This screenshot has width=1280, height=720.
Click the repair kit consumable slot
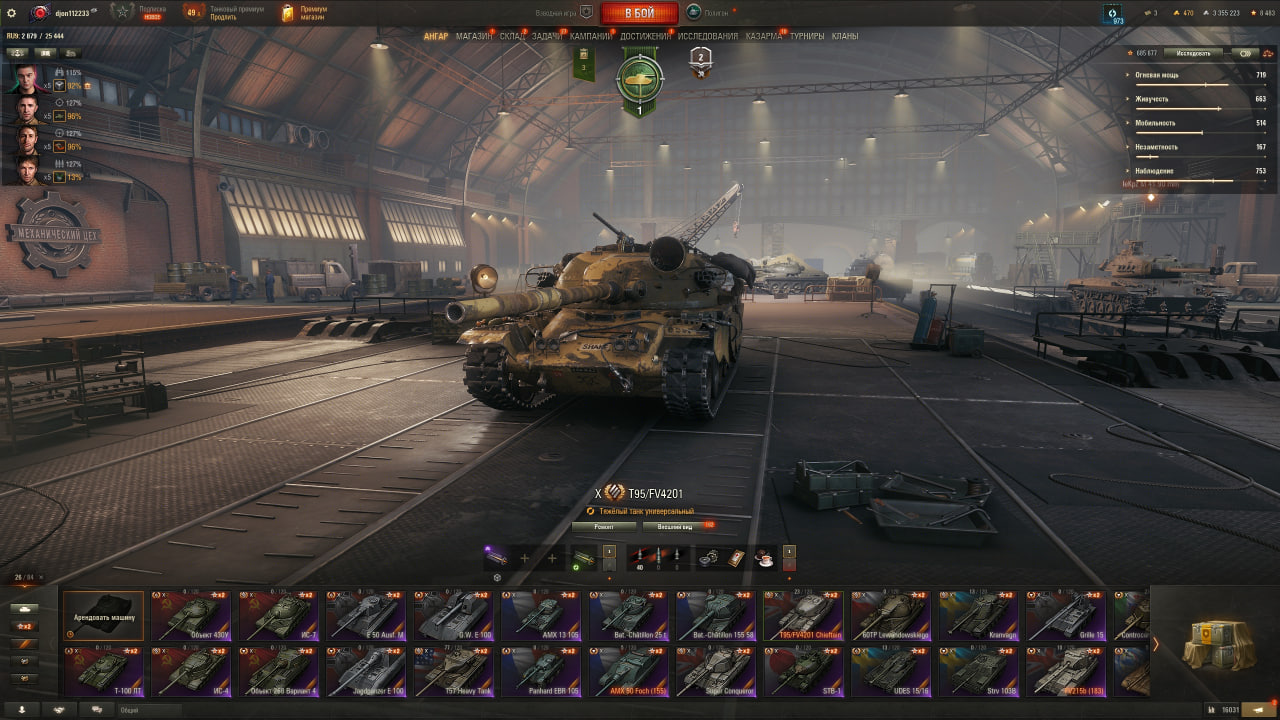pos(708,557)
